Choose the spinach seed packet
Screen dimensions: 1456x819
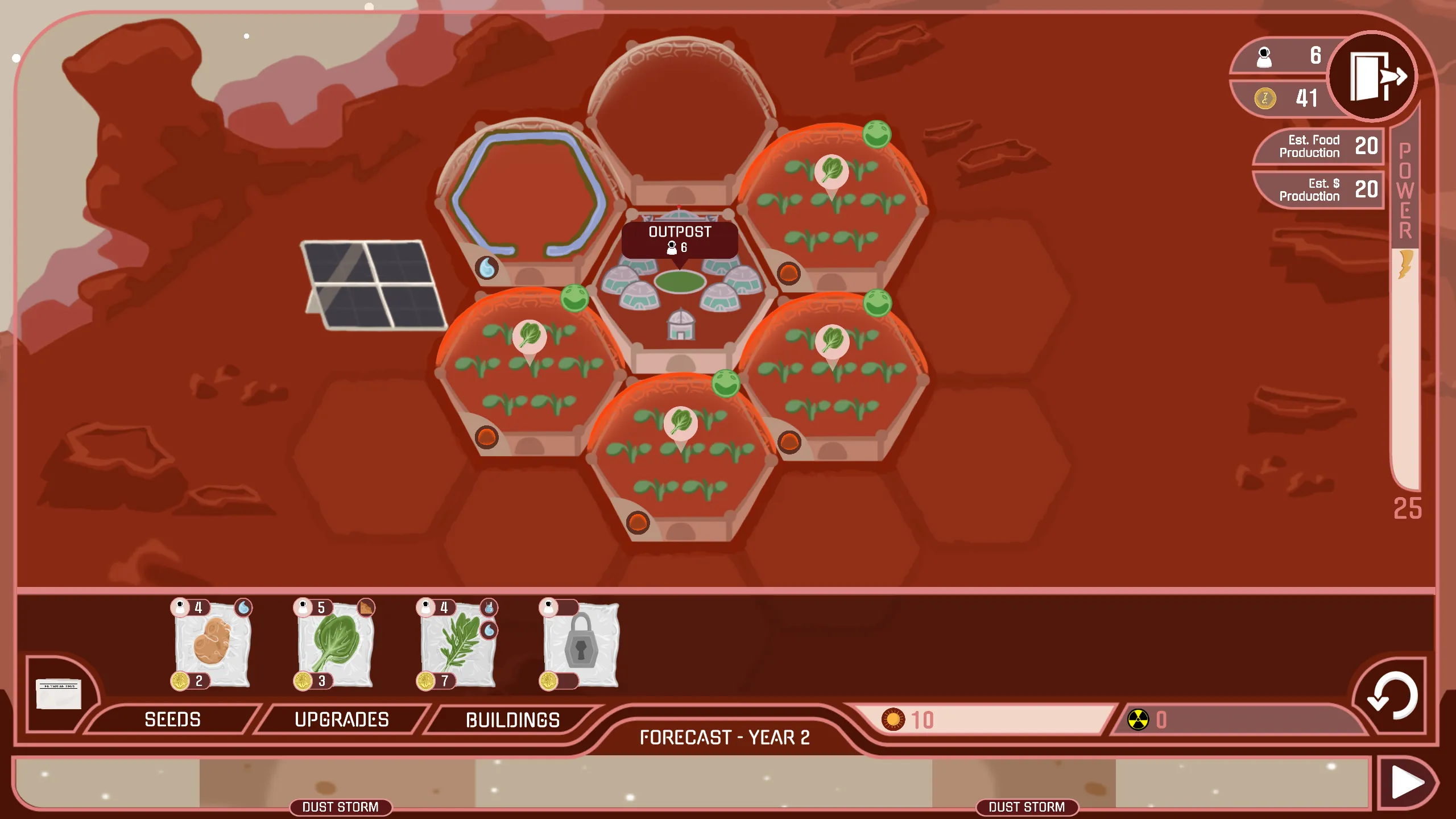point(335,644)
